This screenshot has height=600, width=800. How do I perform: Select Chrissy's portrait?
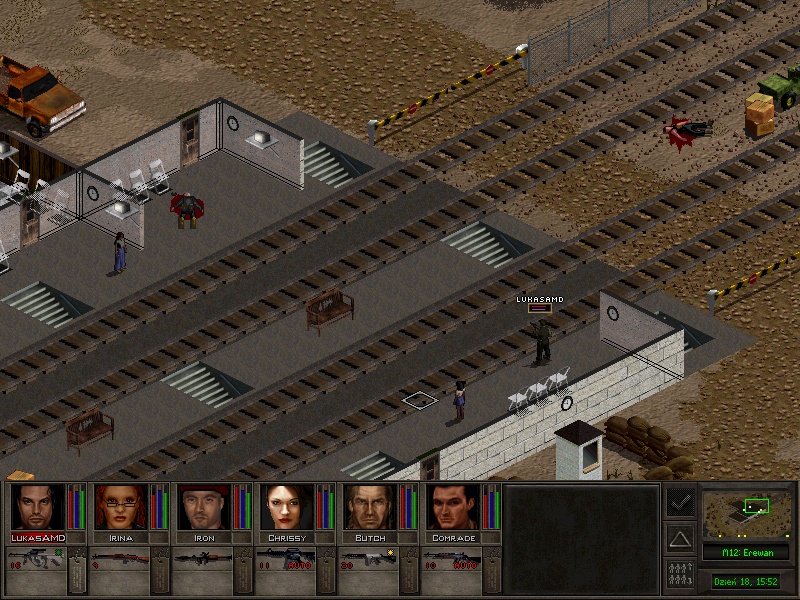pyautogui.click(x=286, y=507)
